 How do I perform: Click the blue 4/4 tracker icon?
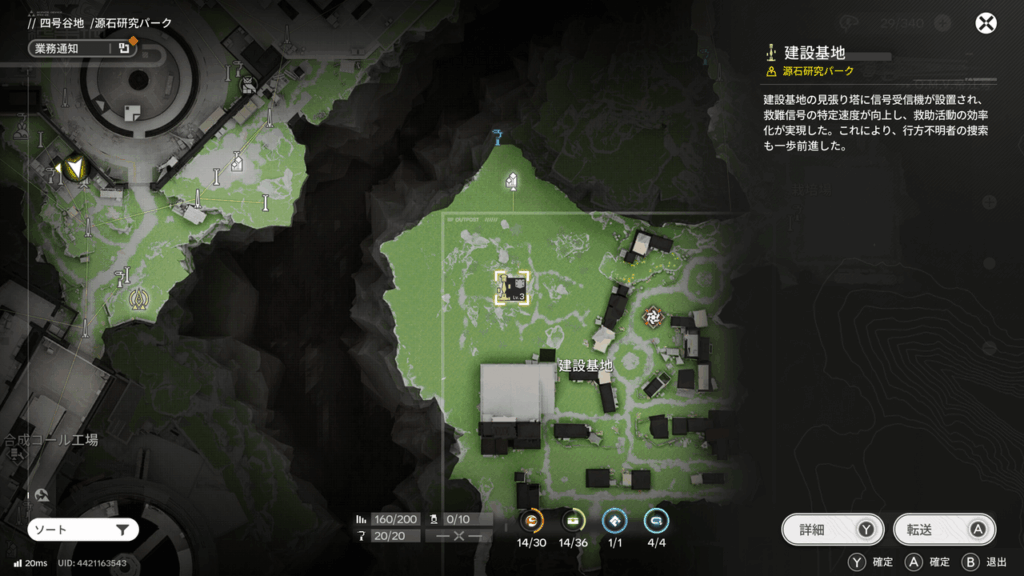pyautogui.click(x=655, y=520)
